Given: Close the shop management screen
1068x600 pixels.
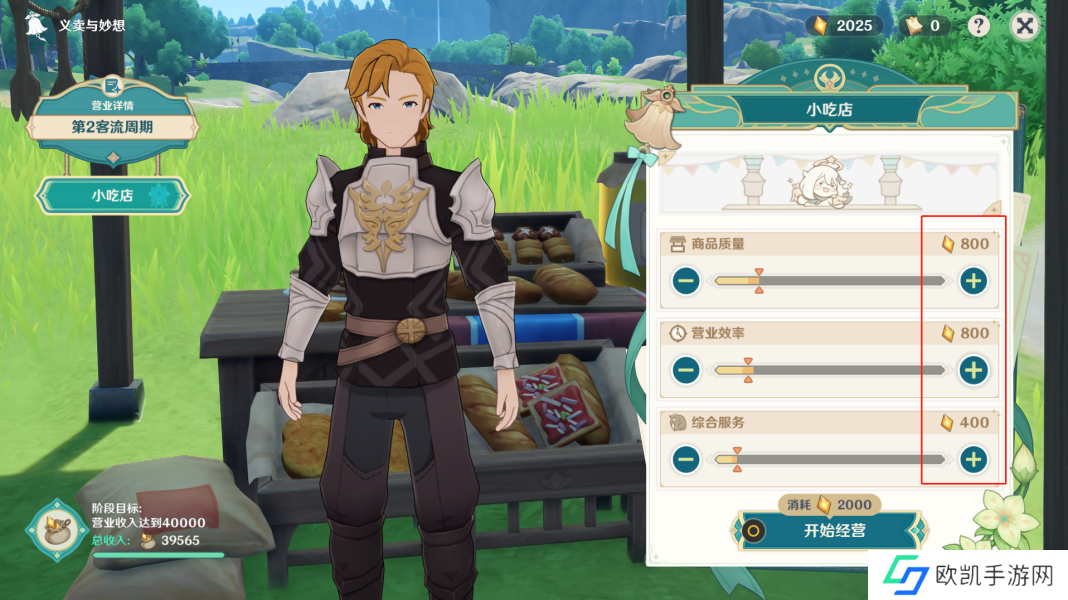Looking at the screenshot, I should click(1024, 26).
